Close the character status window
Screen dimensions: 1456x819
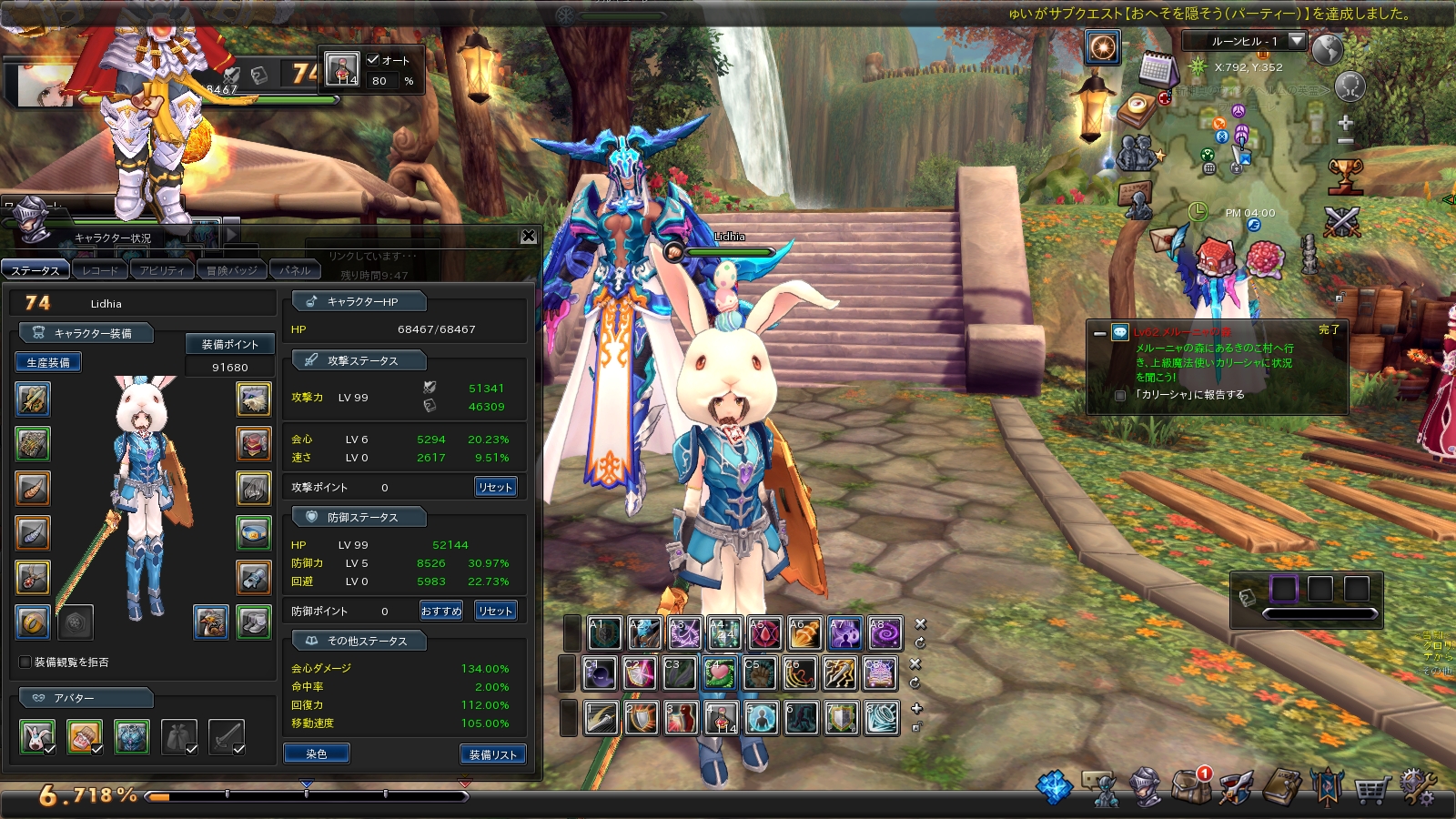pos(528,237)
